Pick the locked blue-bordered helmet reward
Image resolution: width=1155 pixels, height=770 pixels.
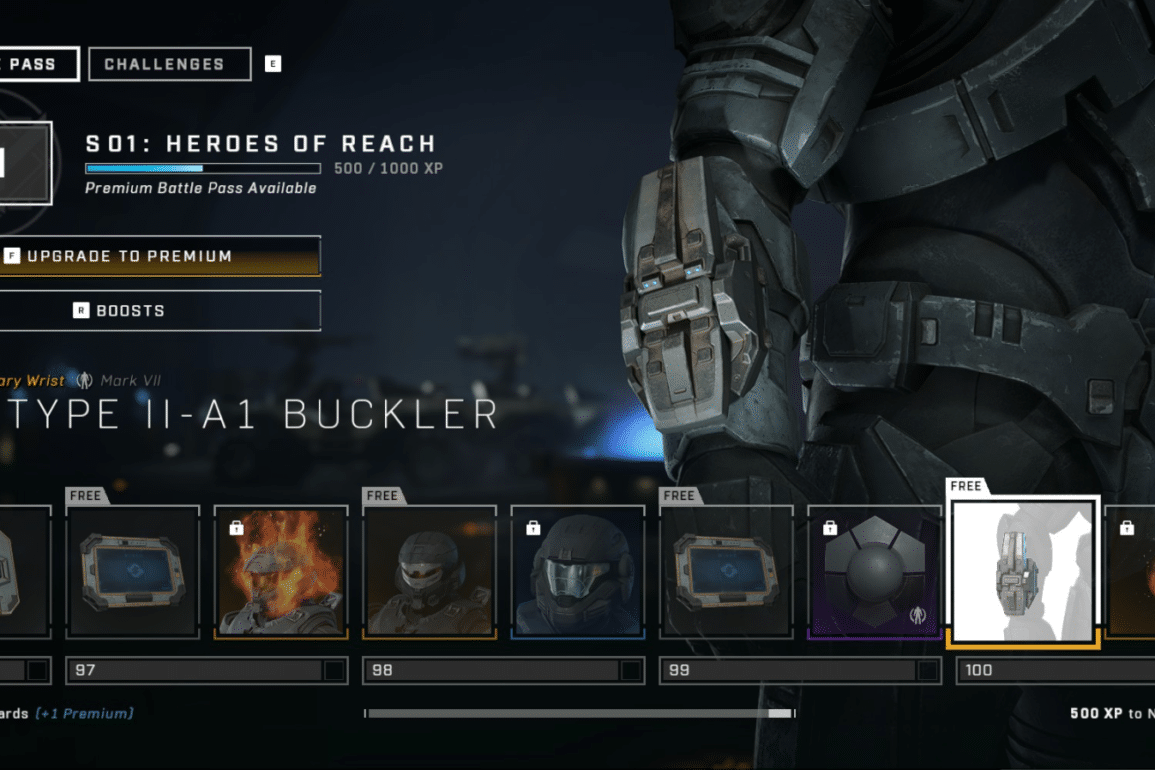577,572
